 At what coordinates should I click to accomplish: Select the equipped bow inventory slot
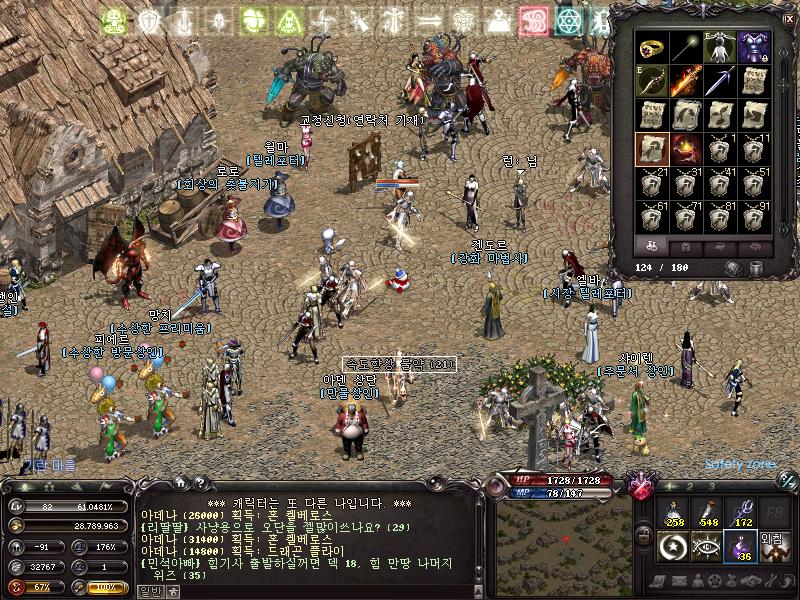point(651,81)
